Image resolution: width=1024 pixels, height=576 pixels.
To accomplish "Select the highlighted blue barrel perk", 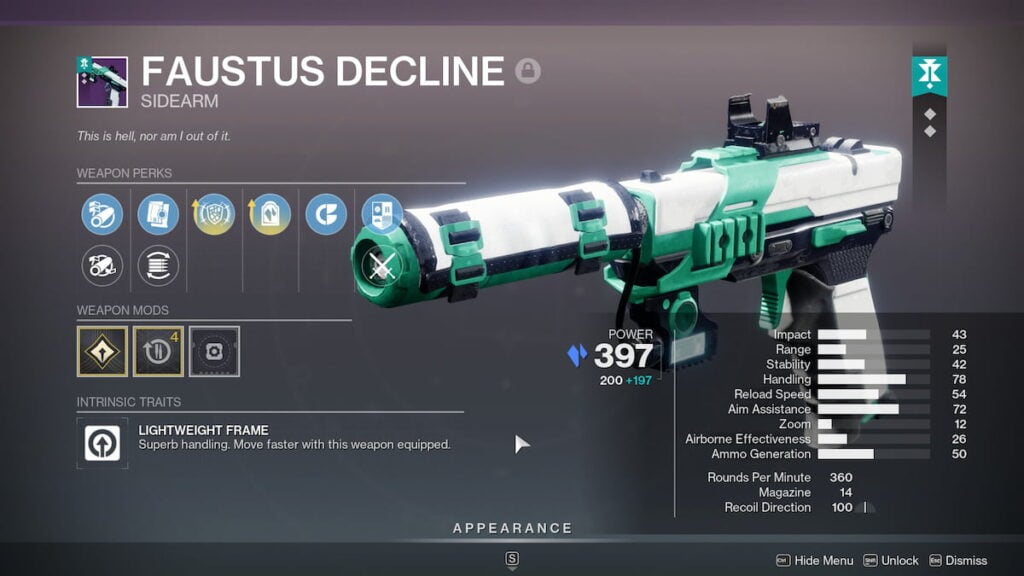I will click(x=102, y=214).
